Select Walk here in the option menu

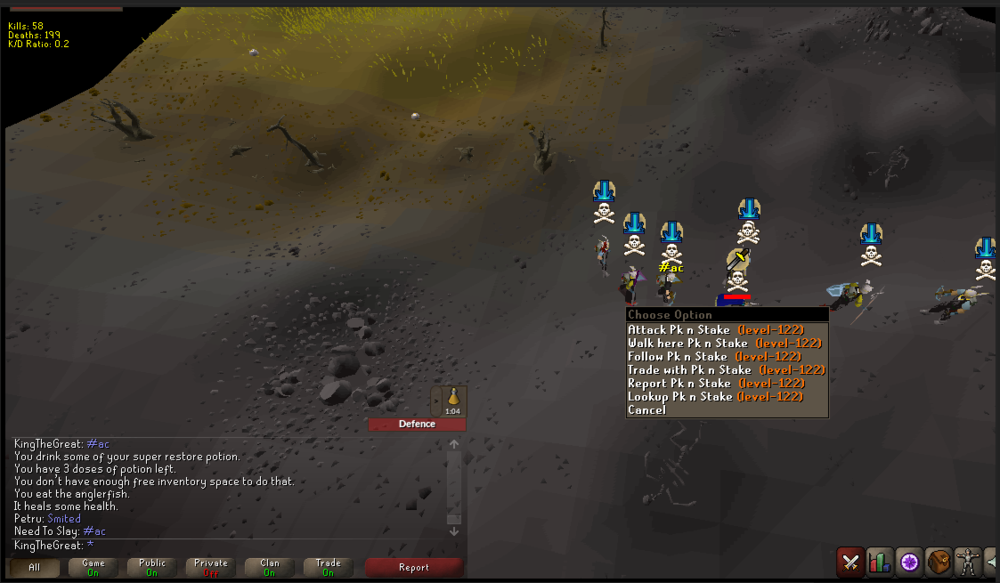pyautogui.click(x=724, y=343)
